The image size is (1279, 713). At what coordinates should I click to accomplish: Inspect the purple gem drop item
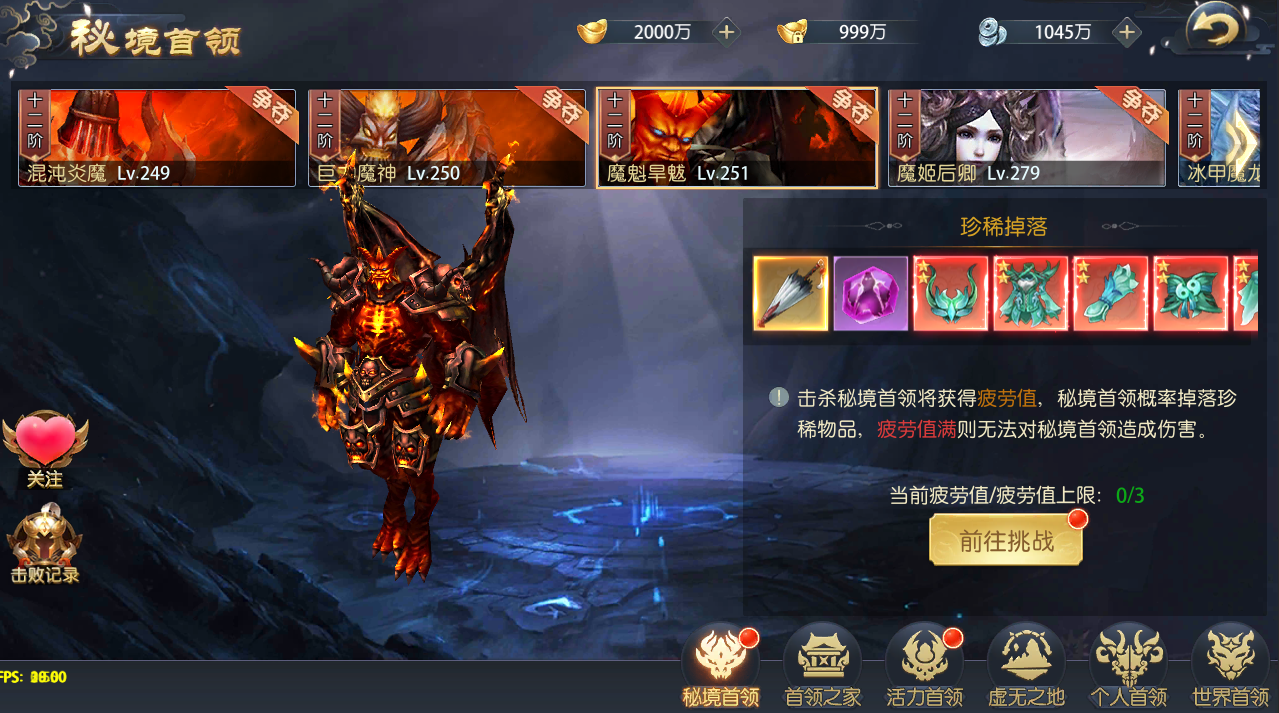pyautogui.click(x=871, y=293)
